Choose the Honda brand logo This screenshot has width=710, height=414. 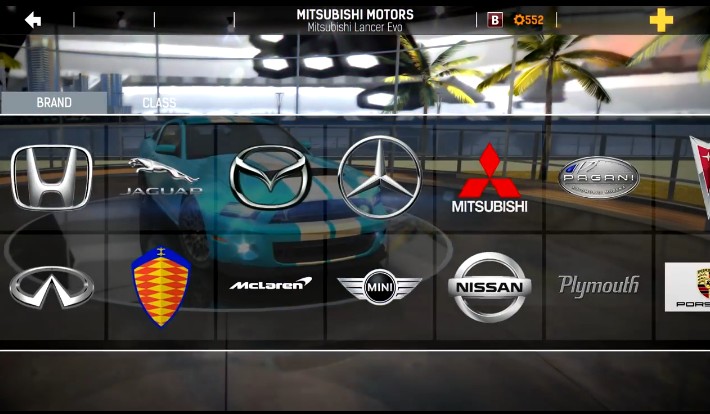pos(51,177)
